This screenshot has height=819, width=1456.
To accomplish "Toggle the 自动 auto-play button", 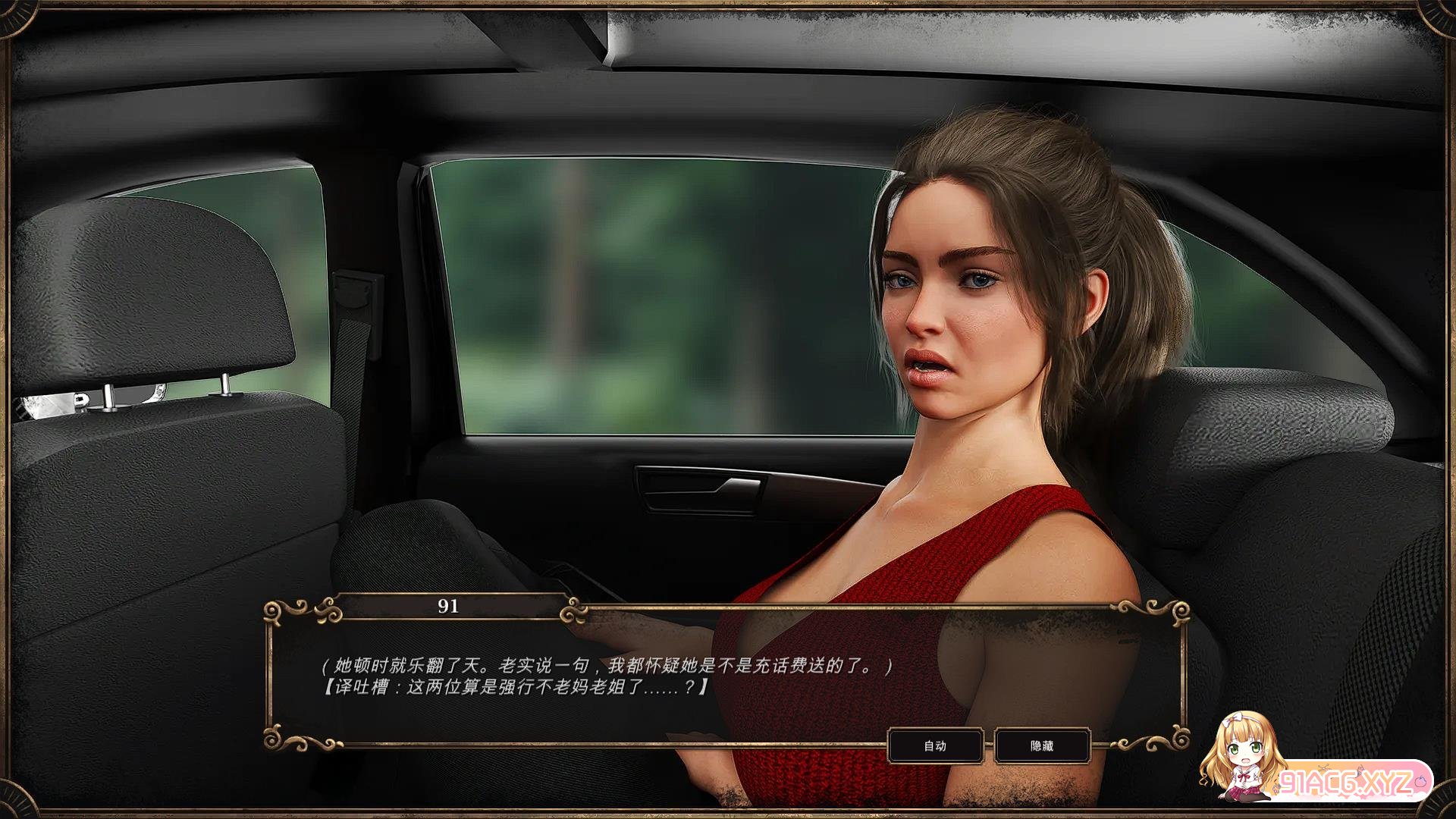I will coord(935,746).
